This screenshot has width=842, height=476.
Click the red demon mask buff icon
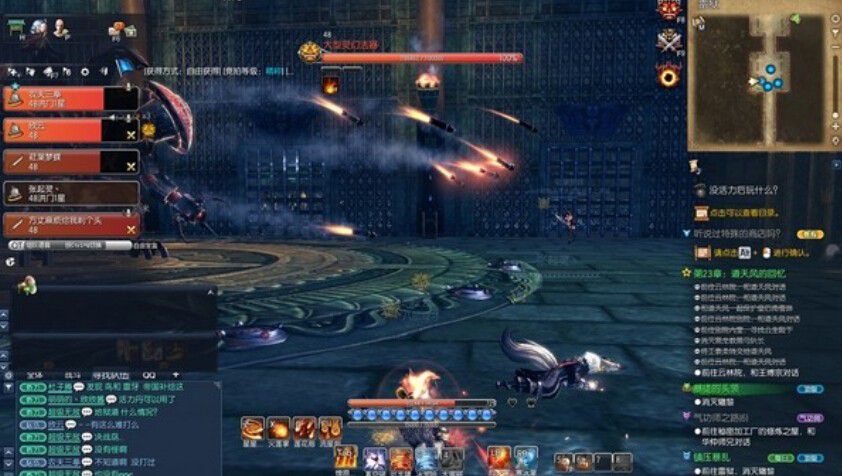tap(667, 12)
